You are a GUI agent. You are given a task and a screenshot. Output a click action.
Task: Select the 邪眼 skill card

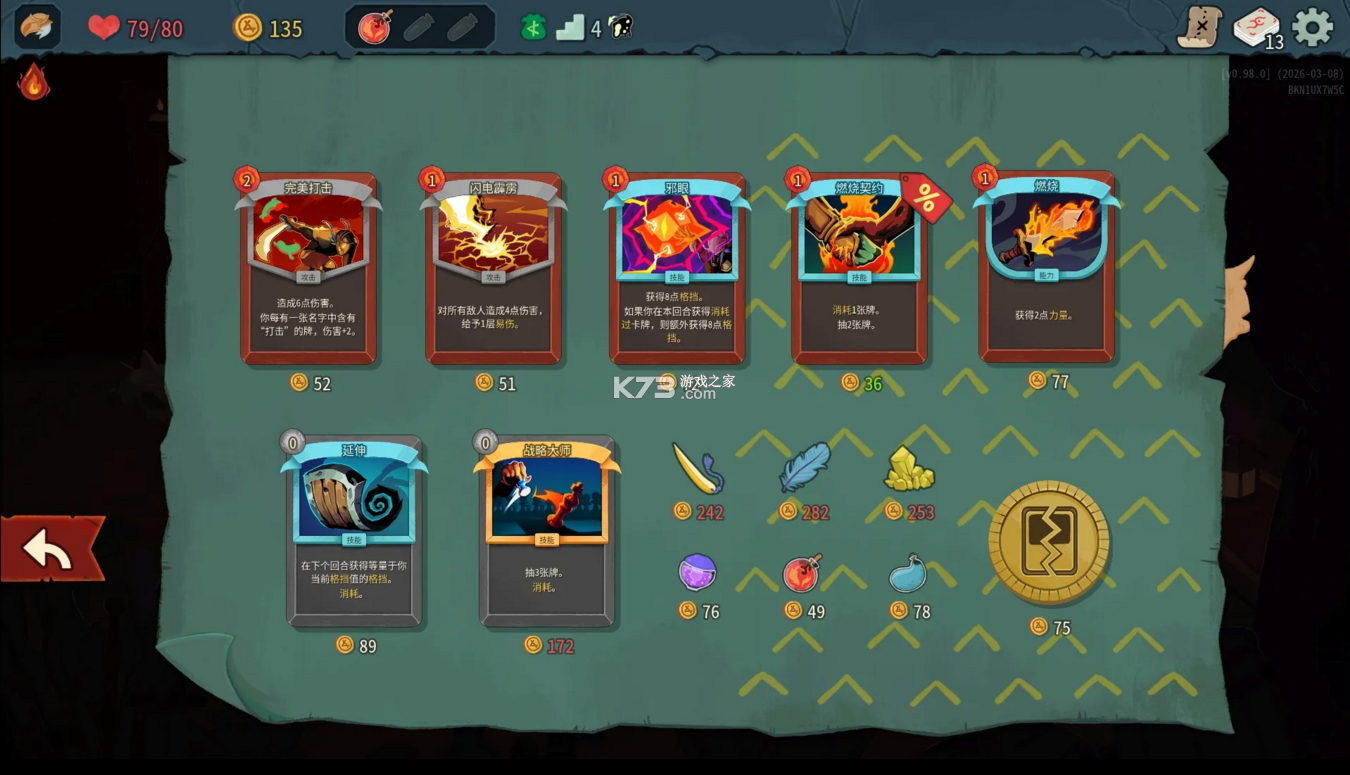point(677,268)
